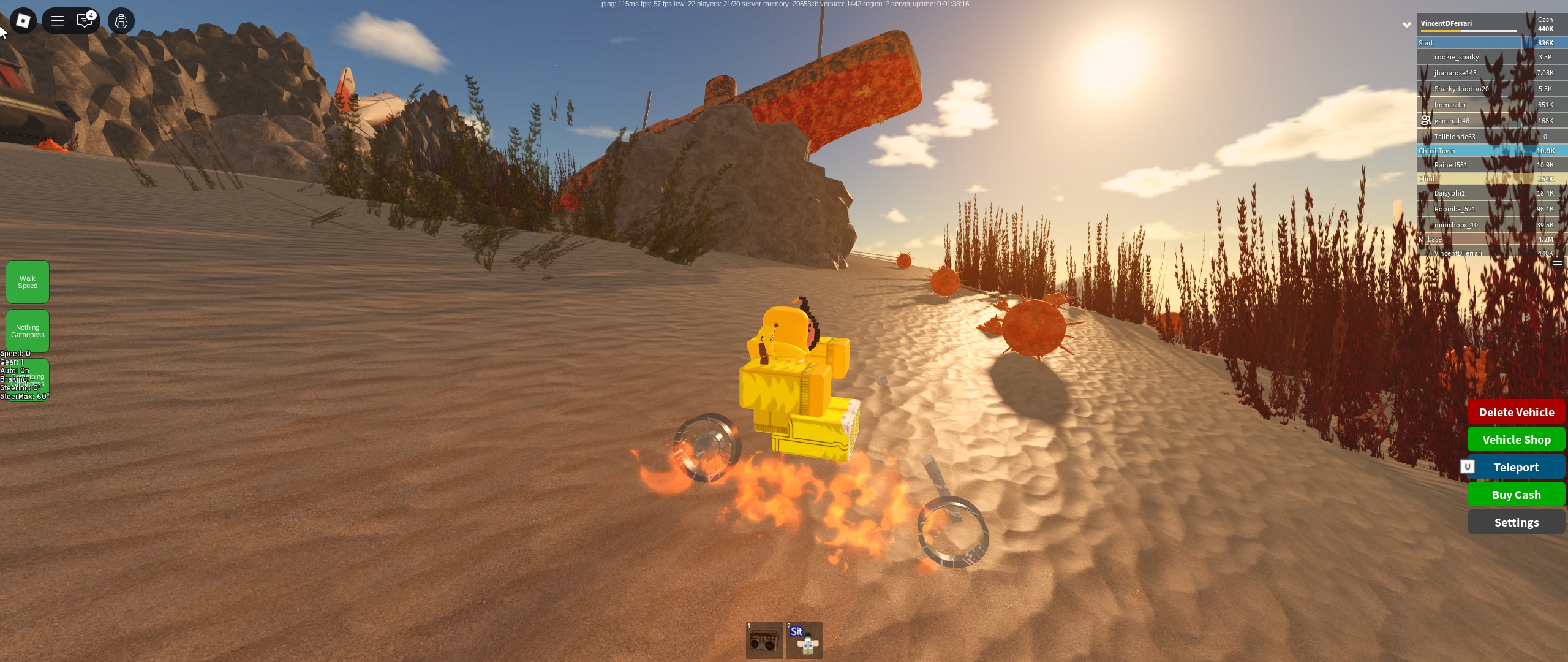Open the chat with 4 unread messages
The height and width of the screenshot is (662, 1568).
(85, 21)
